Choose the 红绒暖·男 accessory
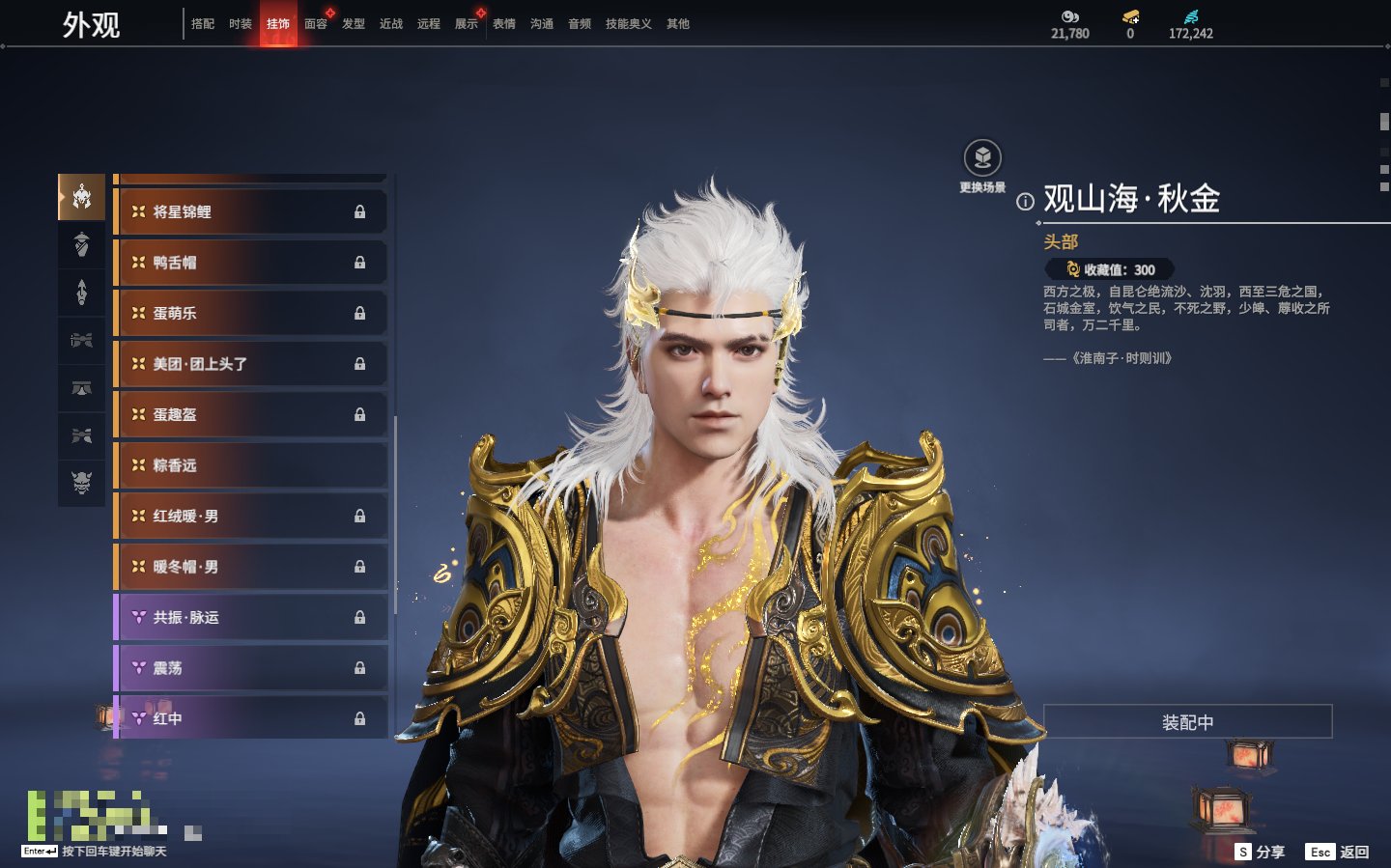 (x=251, y=516)
